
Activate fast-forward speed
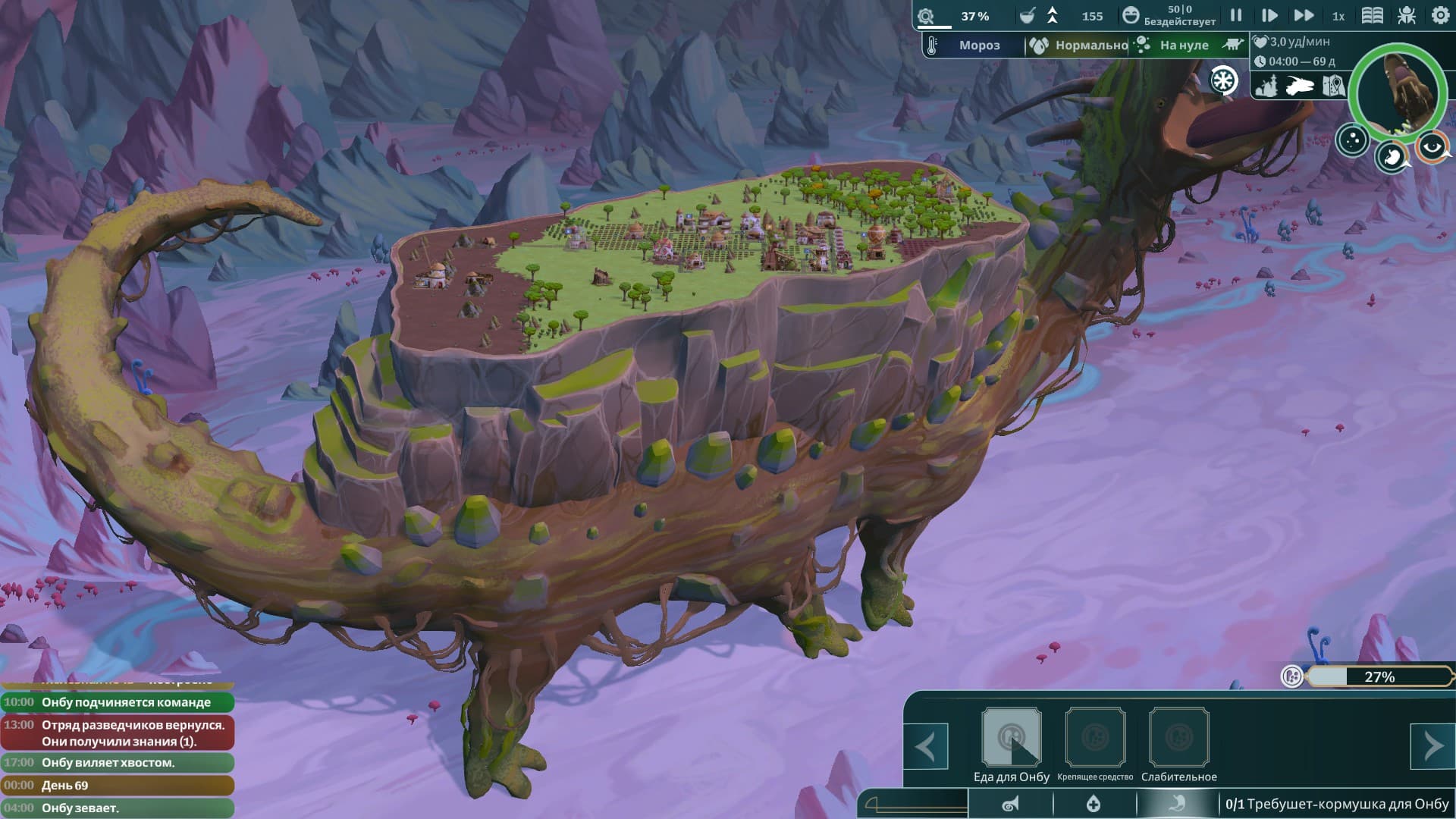click(1304, 15)
